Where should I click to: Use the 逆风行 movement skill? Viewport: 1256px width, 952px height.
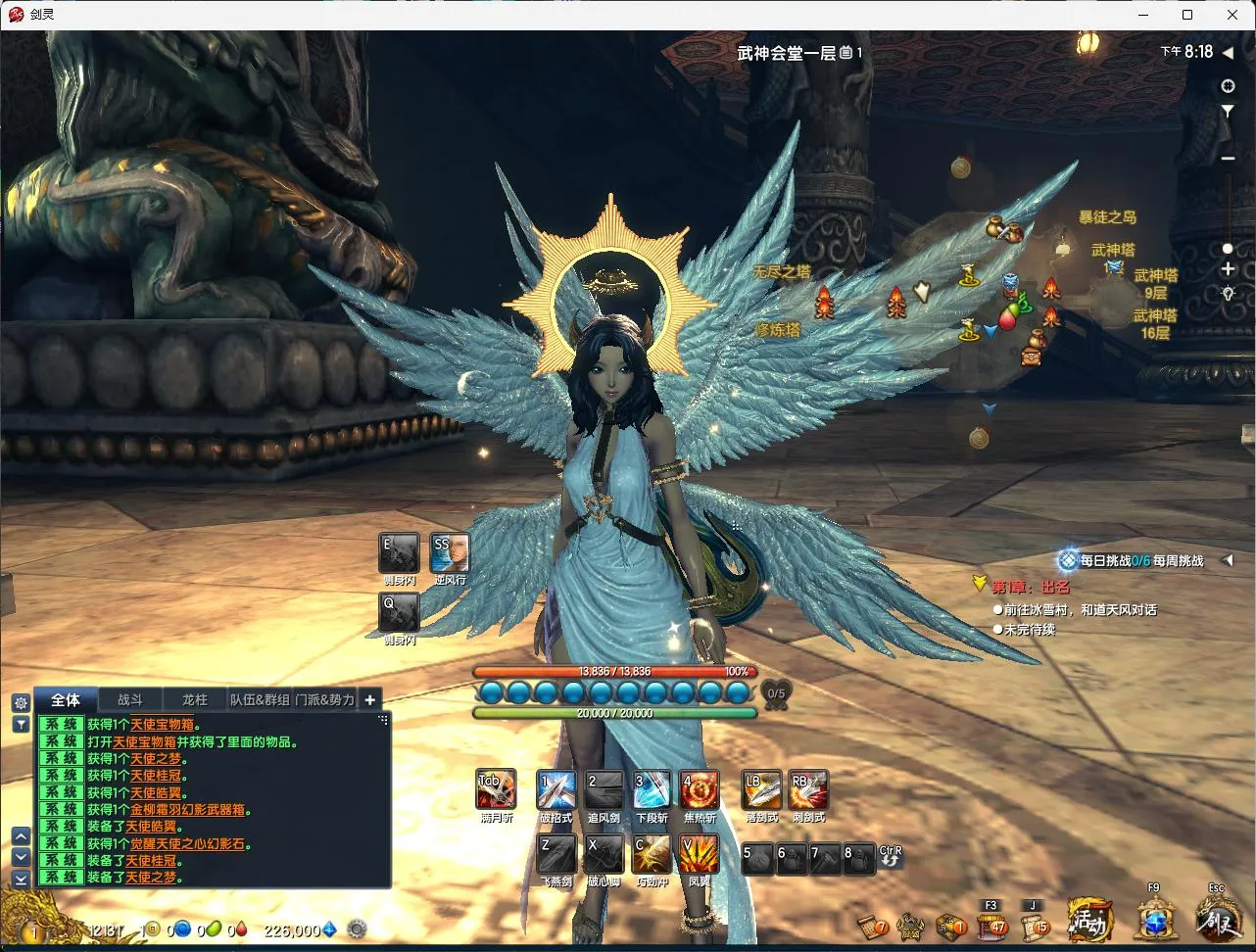coord(450,554)
